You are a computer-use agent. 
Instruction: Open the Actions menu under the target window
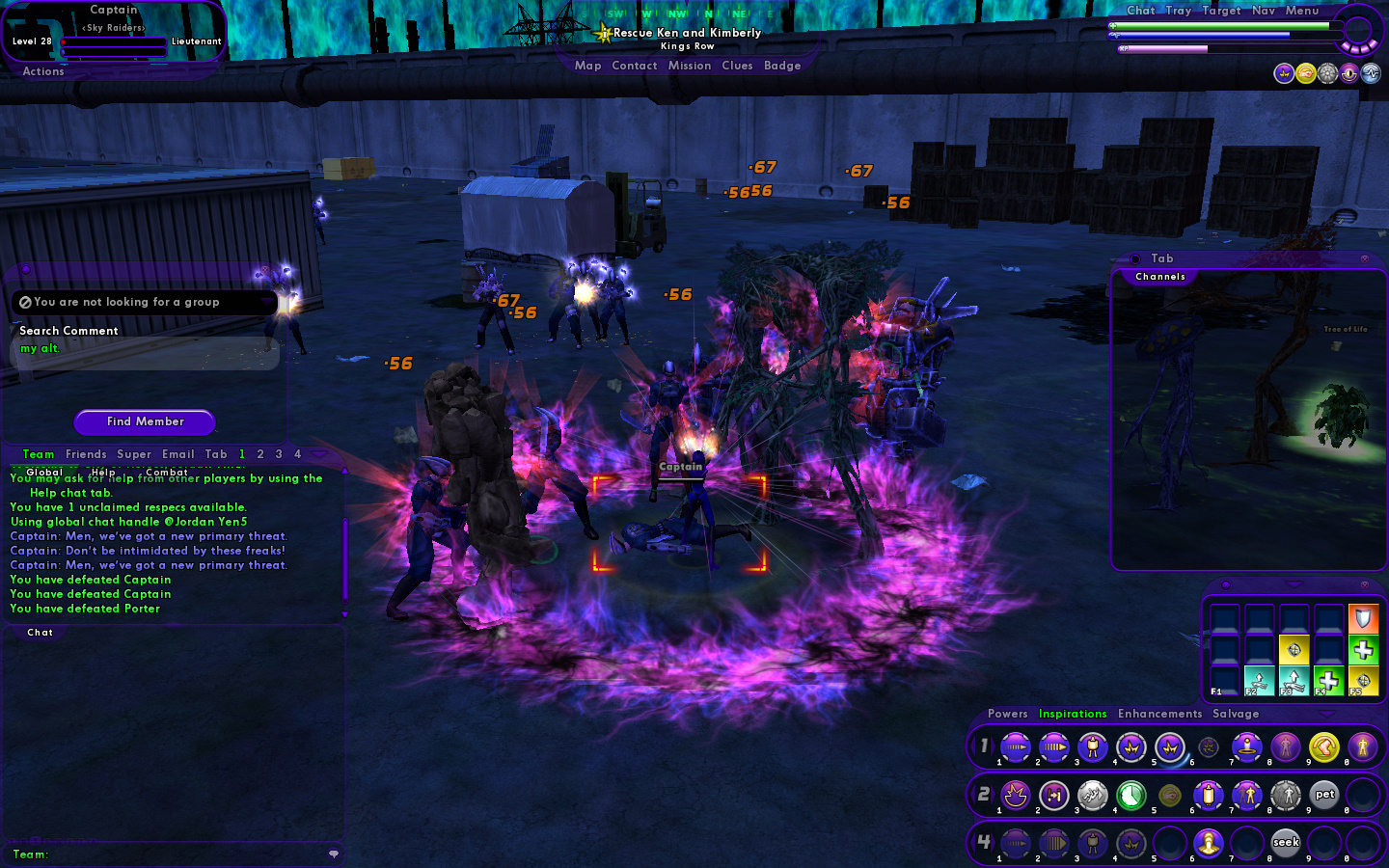tap(43, 71)
